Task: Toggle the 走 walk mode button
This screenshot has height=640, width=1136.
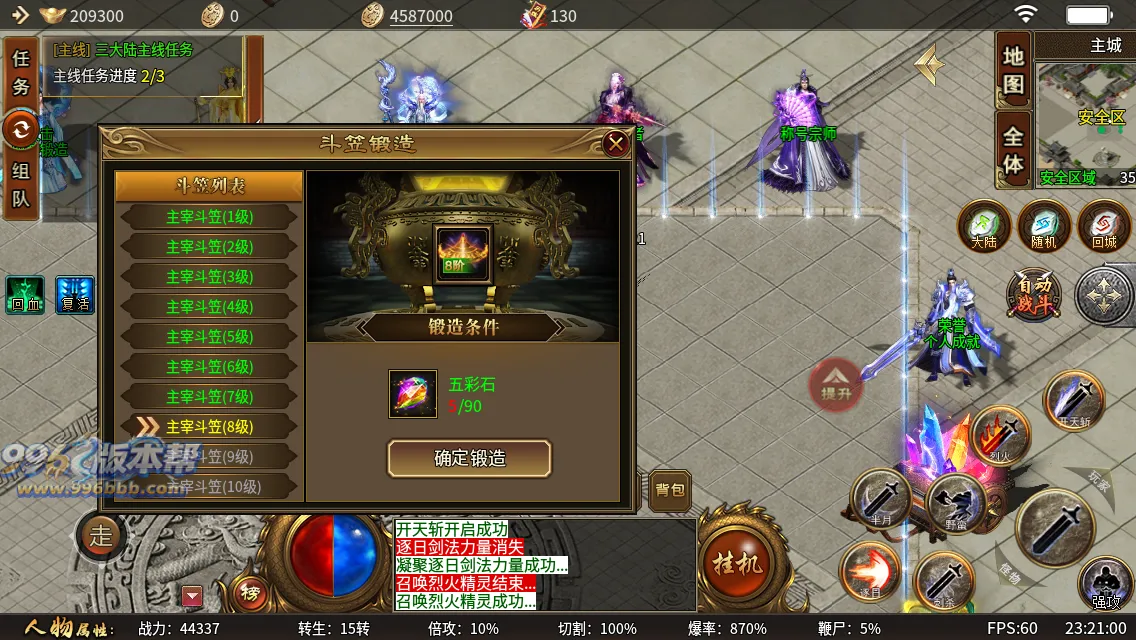Action: coord(101,536)
